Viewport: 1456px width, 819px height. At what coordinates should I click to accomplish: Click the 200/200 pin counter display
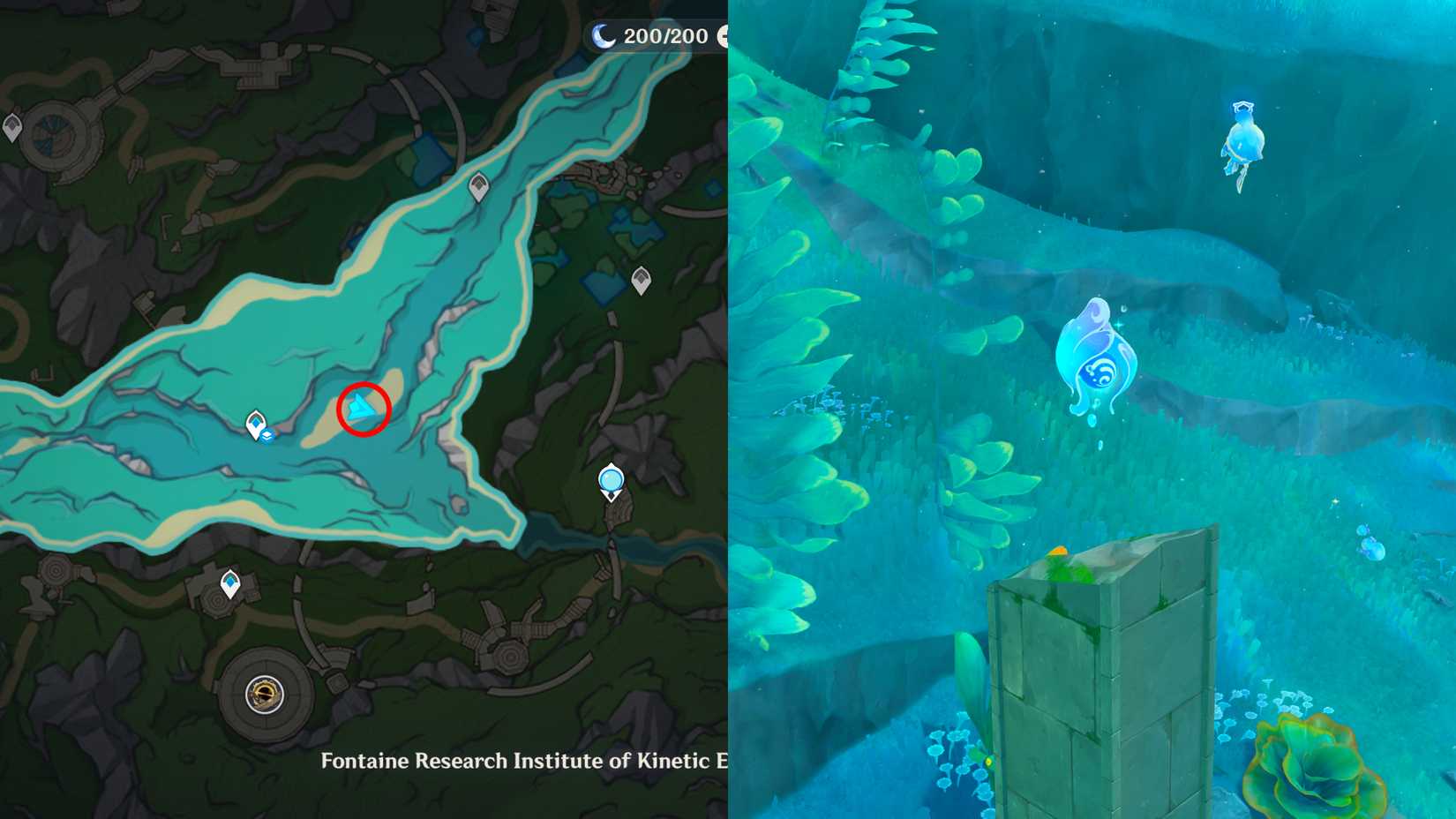pyautogui.click(x=666, y=35)
